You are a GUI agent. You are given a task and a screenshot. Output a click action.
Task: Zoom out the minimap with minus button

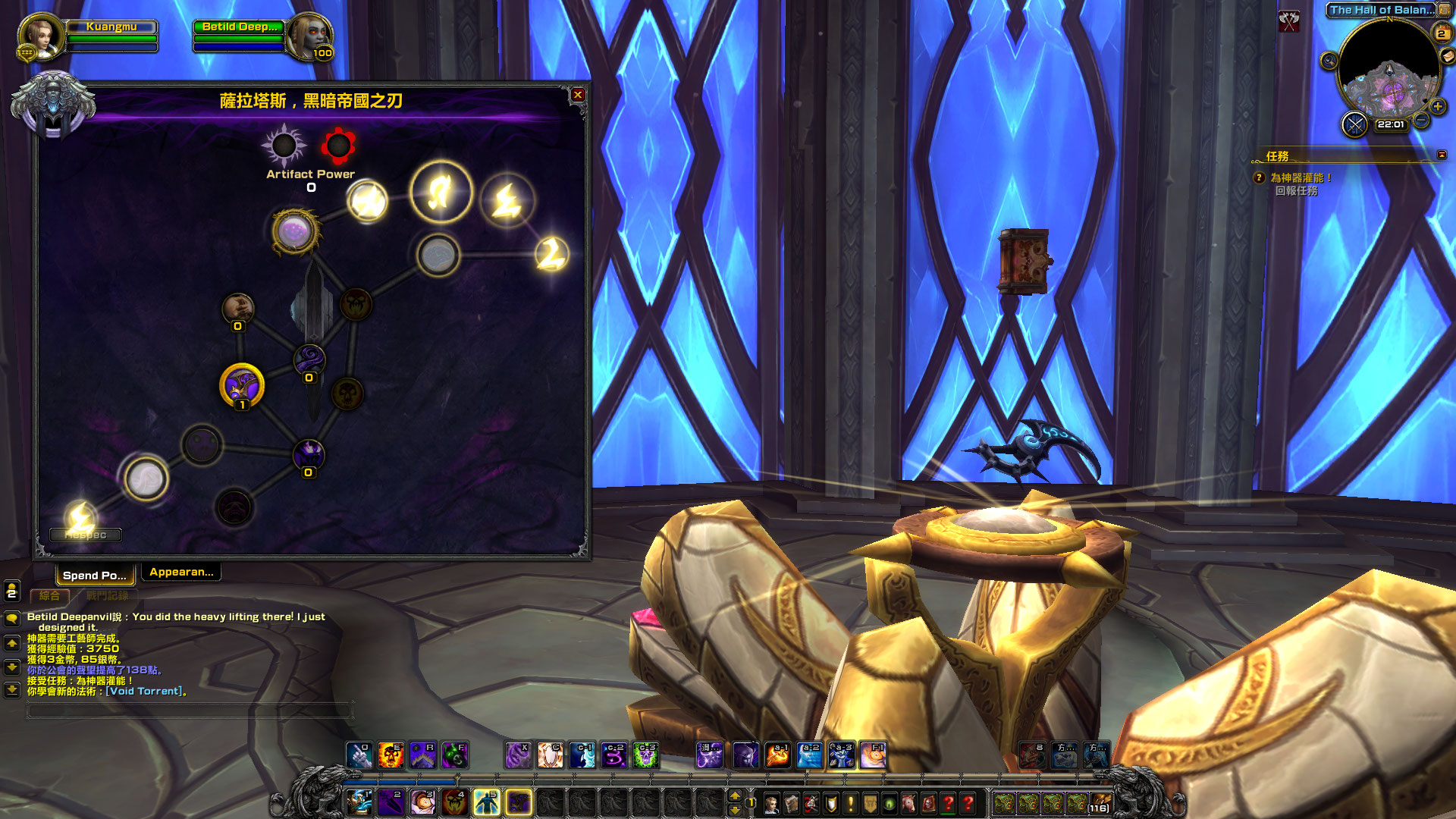pyautogui.click(x=1421, y=121)
